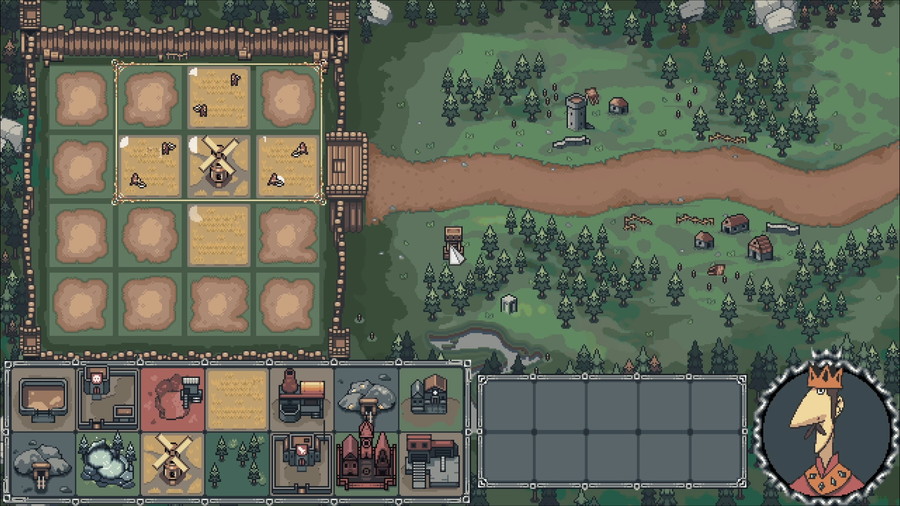Image resolution: width=900 pixels, height=506 pixels.
Task: Pick the empty dirt plot building tile
Action: point(43,398)
